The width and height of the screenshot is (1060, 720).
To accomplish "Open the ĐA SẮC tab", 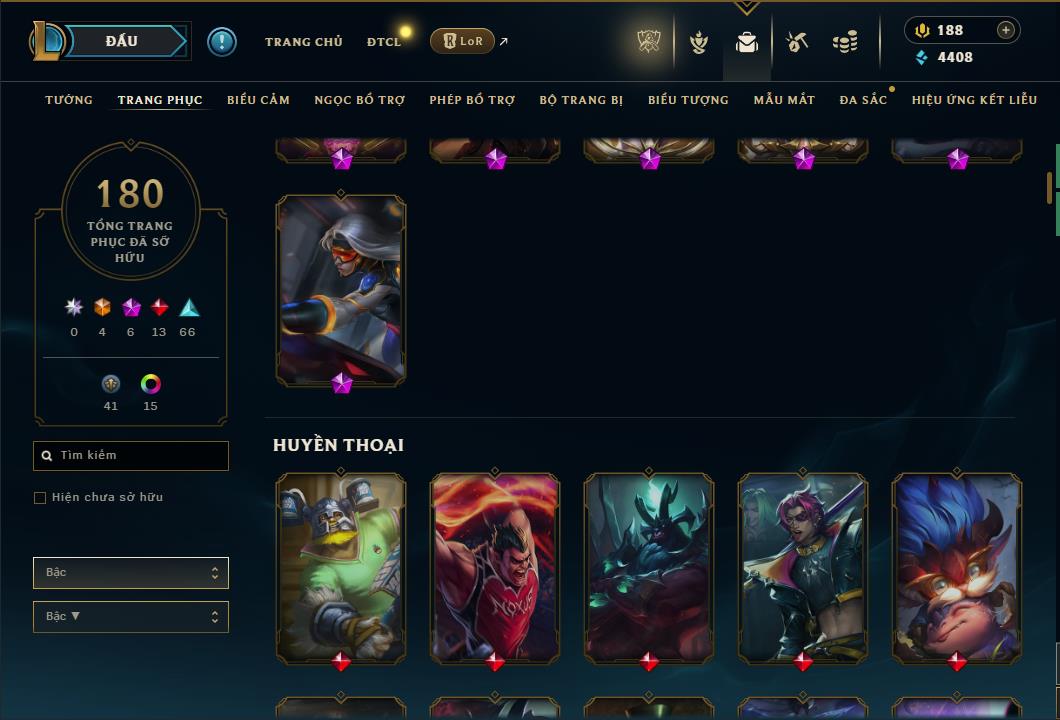I will coord(863,100).
